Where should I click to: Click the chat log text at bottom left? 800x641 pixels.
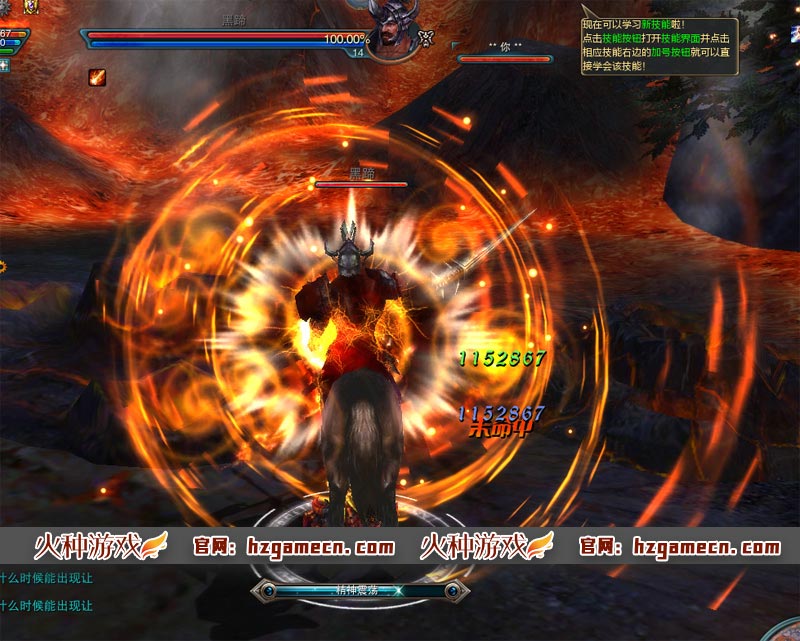pos(46,591)
